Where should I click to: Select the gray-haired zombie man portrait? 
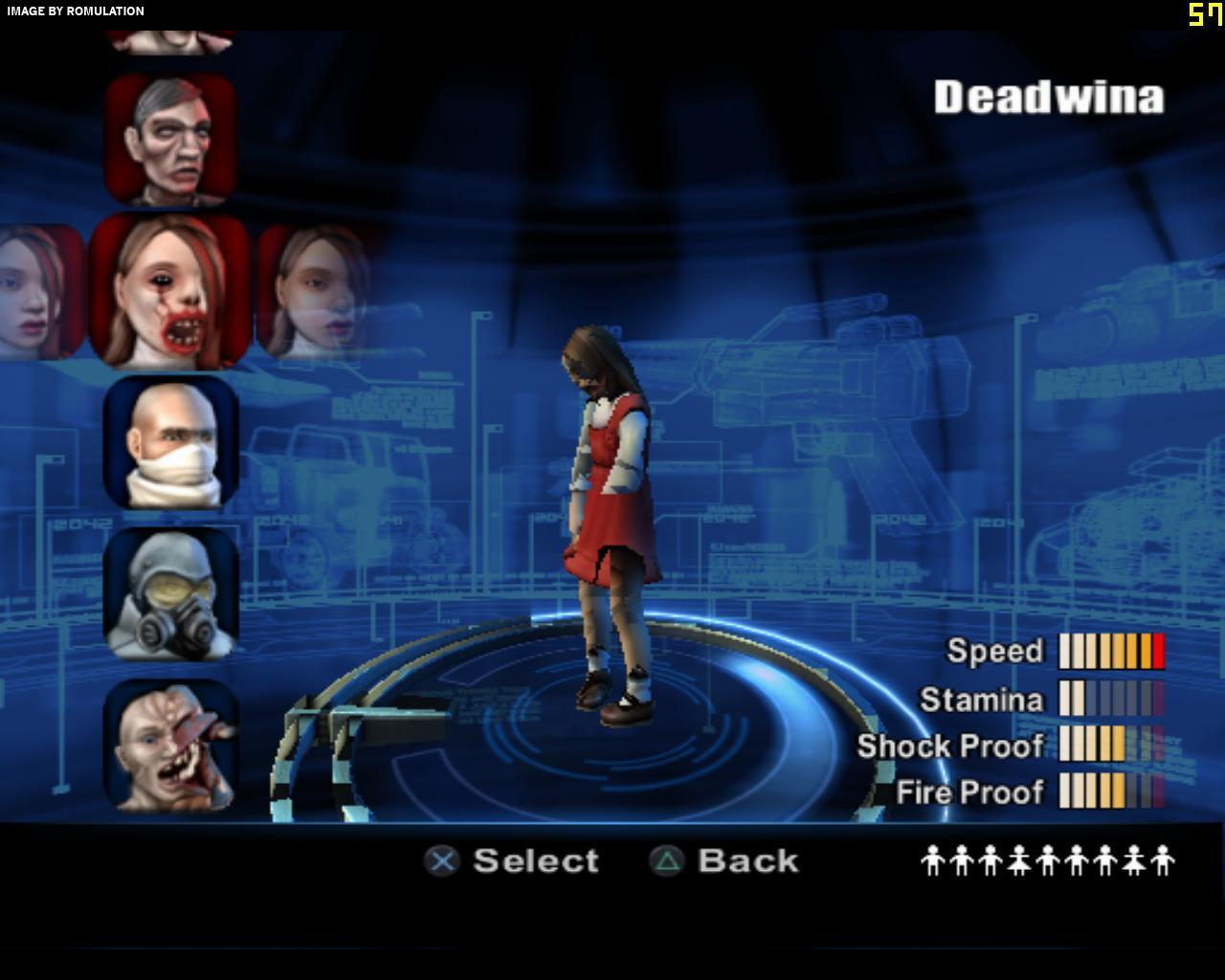(x=170, y=140)
